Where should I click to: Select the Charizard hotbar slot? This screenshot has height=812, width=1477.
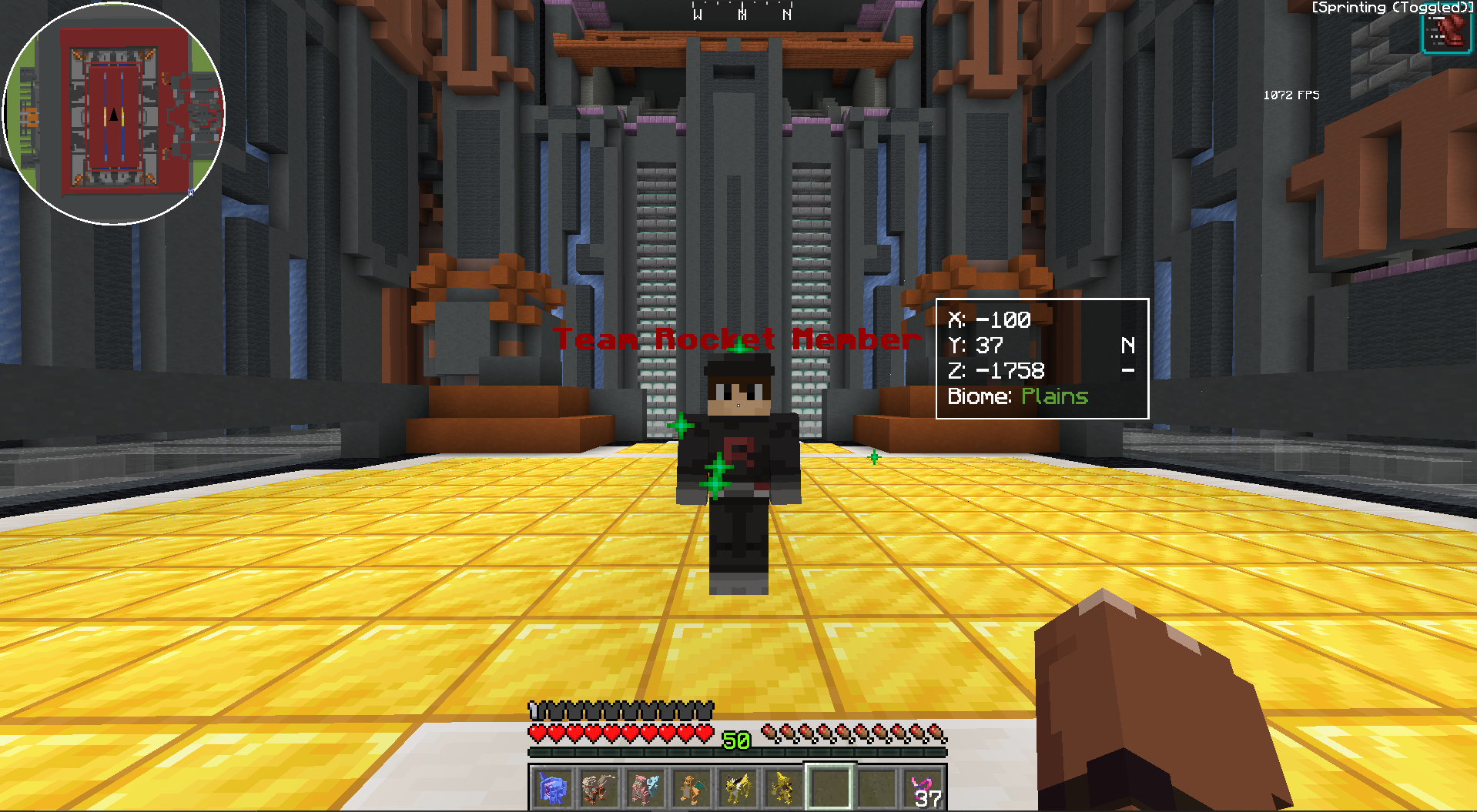[x=691, y=788]
